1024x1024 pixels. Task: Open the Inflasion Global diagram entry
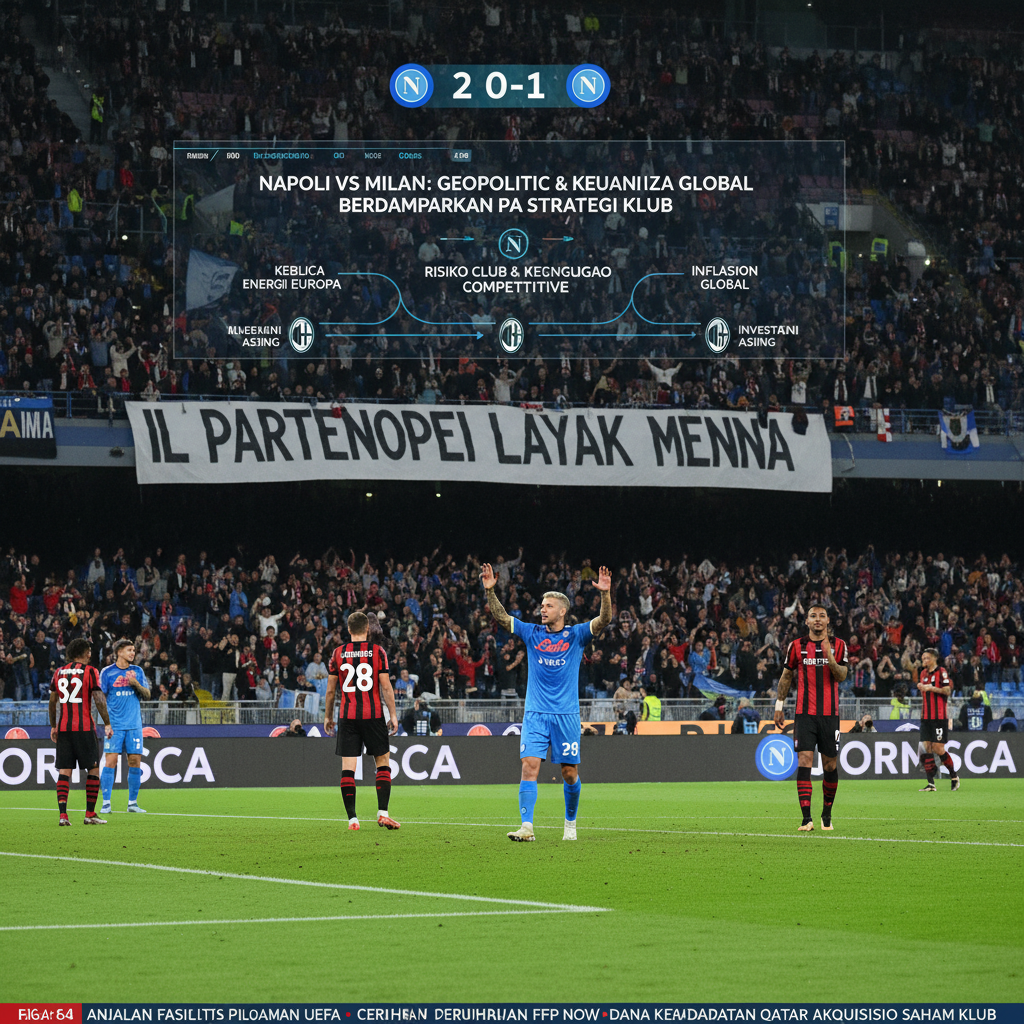(x=724, y=277)
